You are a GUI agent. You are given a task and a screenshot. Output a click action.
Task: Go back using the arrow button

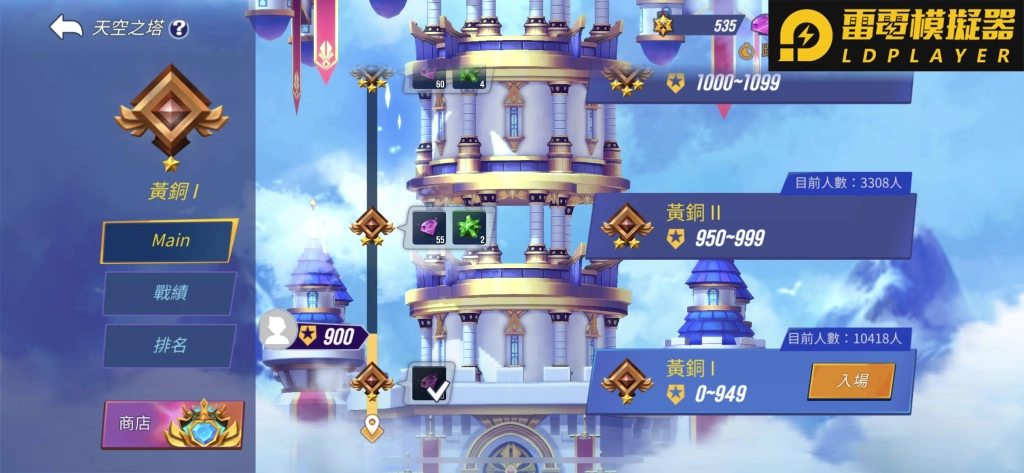click(x=66, y=27)
